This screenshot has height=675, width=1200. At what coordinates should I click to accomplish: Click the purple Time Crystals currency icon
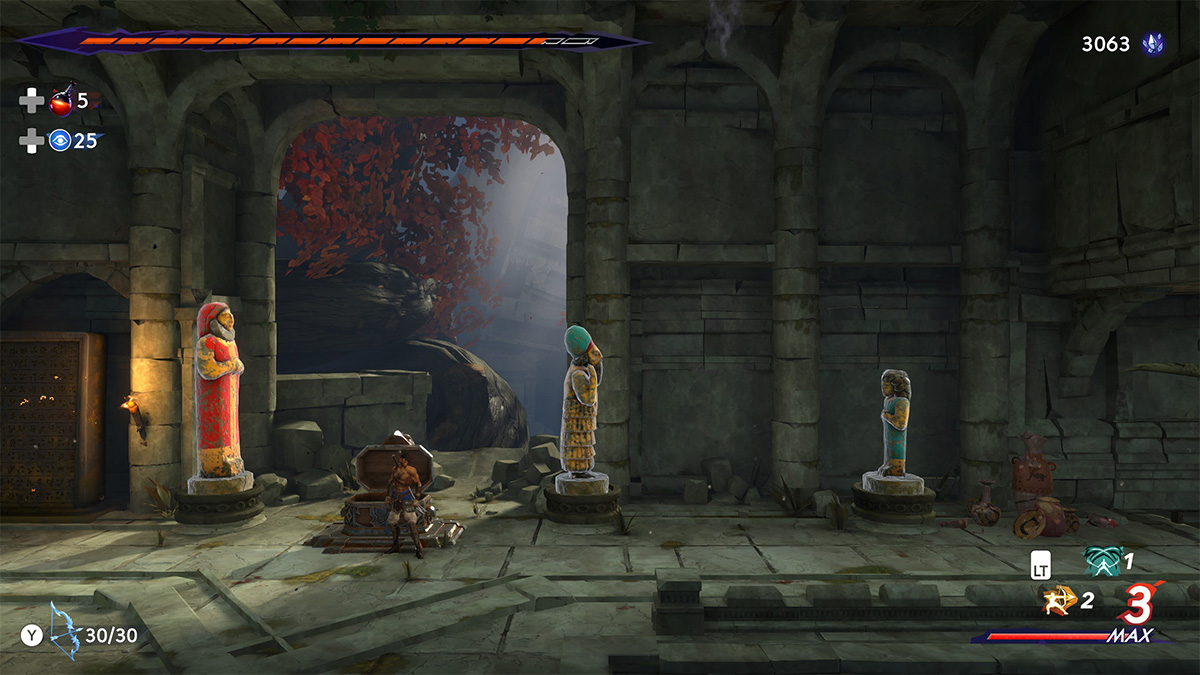coord(1153,45)
